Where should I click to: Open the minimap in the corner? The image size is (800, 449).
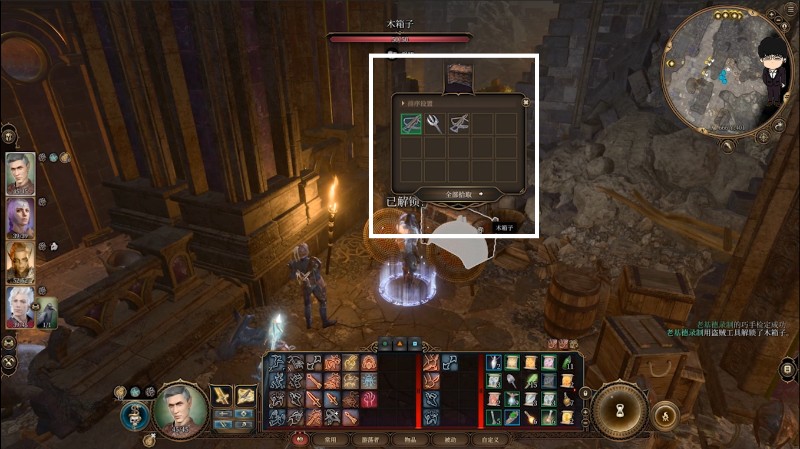click(x=718, y=68)
